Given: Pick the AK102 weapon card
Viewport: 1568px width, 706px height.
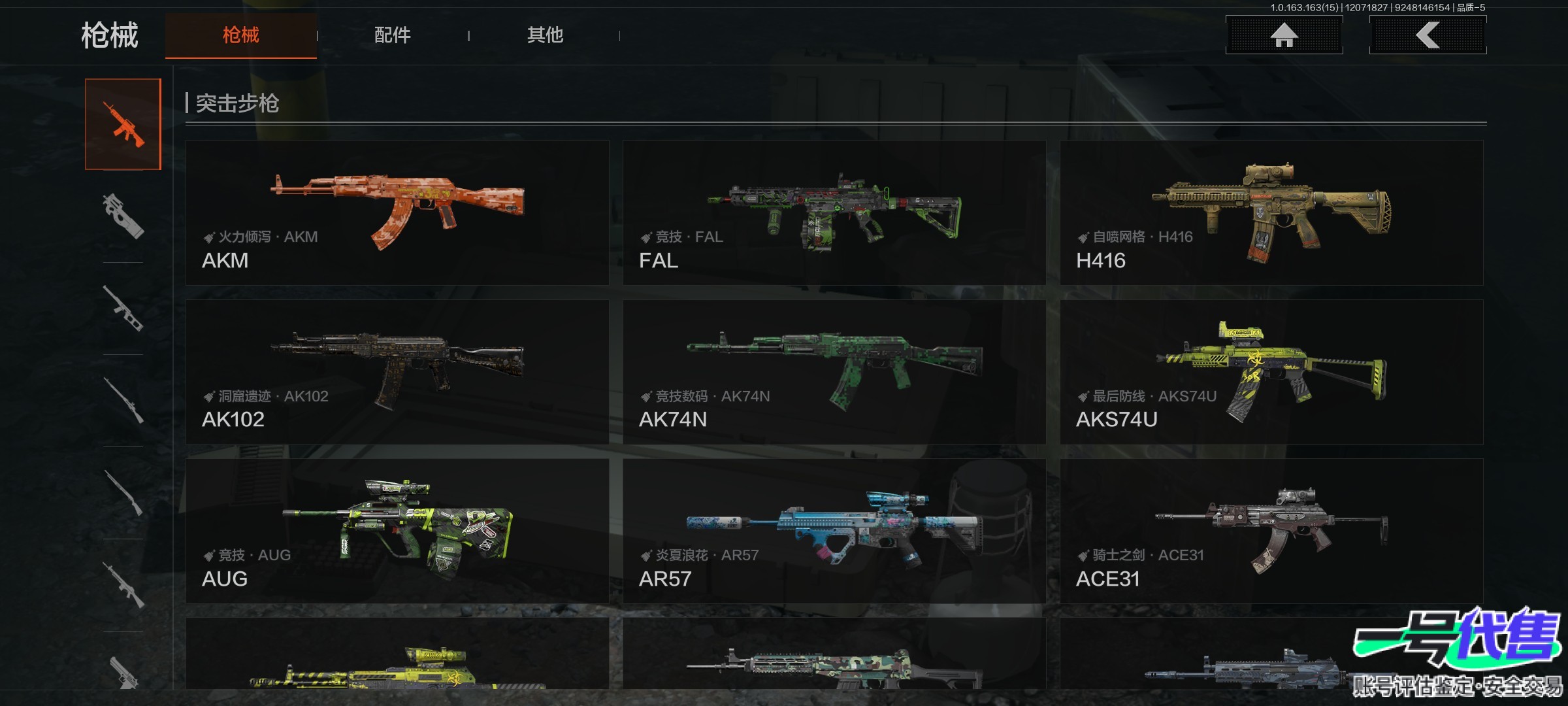Looking at the screenshot, I should click(x=397, y=372).
